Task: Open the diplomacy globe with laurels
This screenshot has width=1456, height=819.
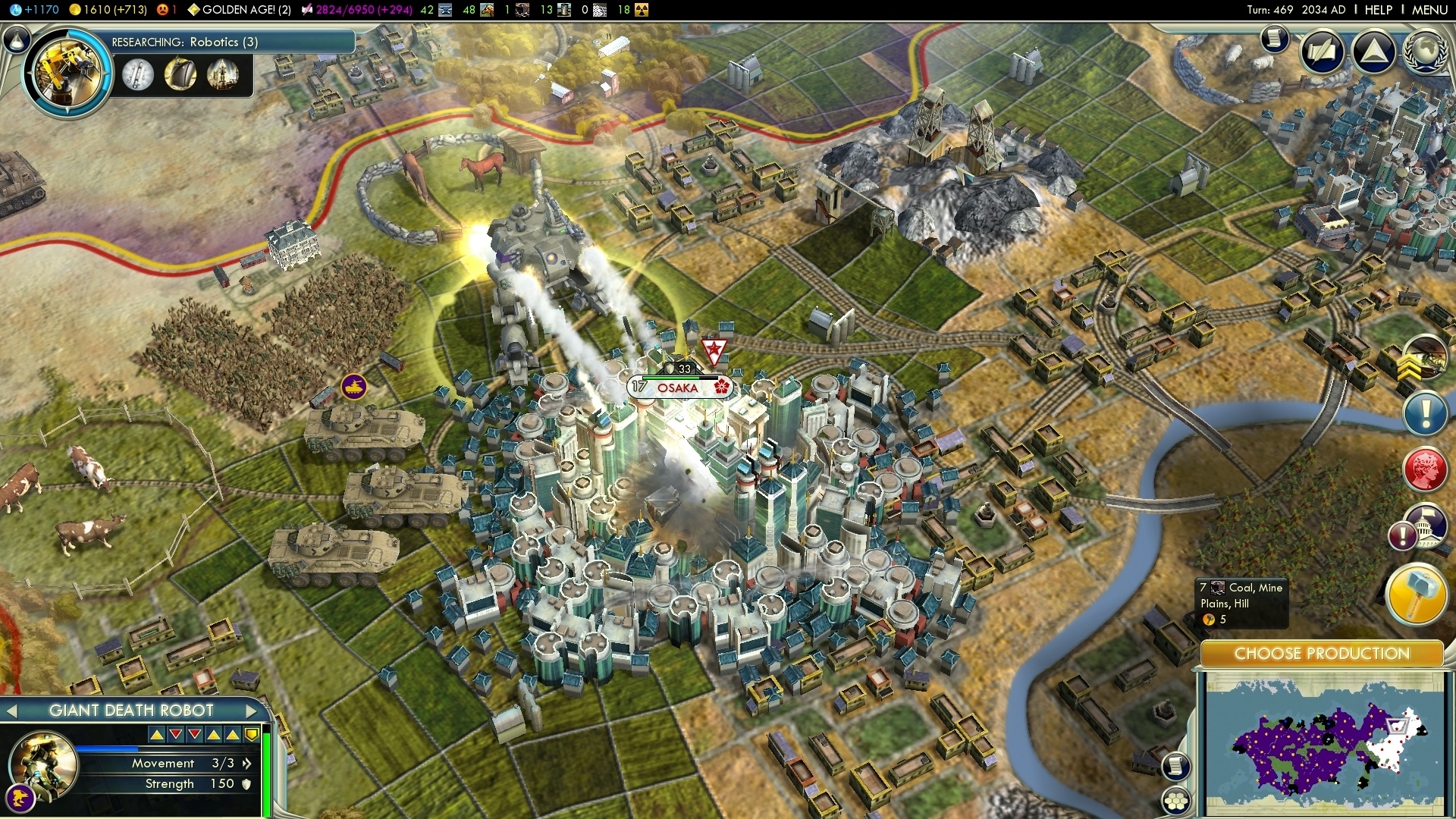Action: tap(1426, 52)
